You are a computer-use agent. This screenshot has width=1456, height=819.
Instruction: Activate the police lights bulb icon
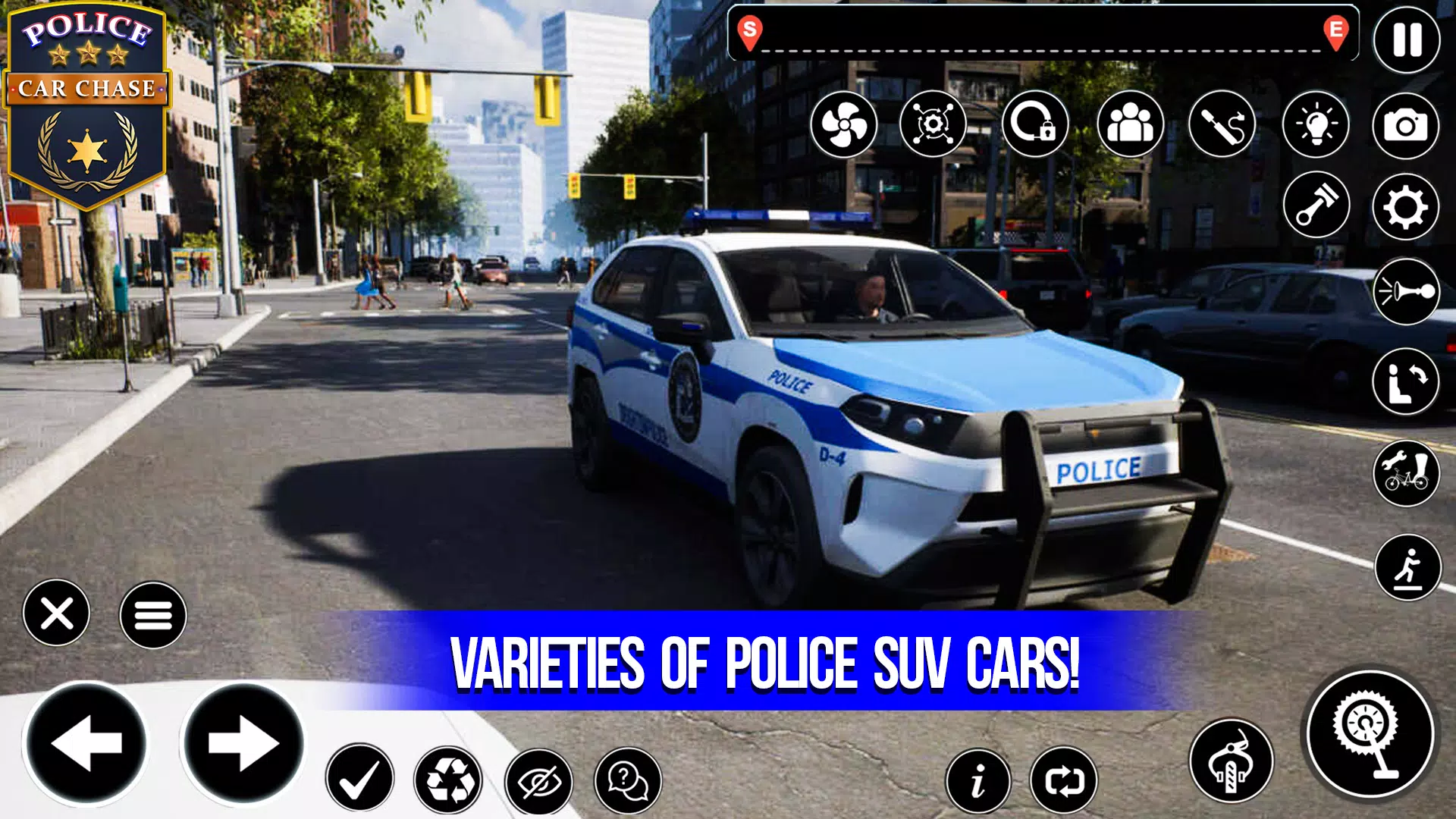coord(1317,124)
